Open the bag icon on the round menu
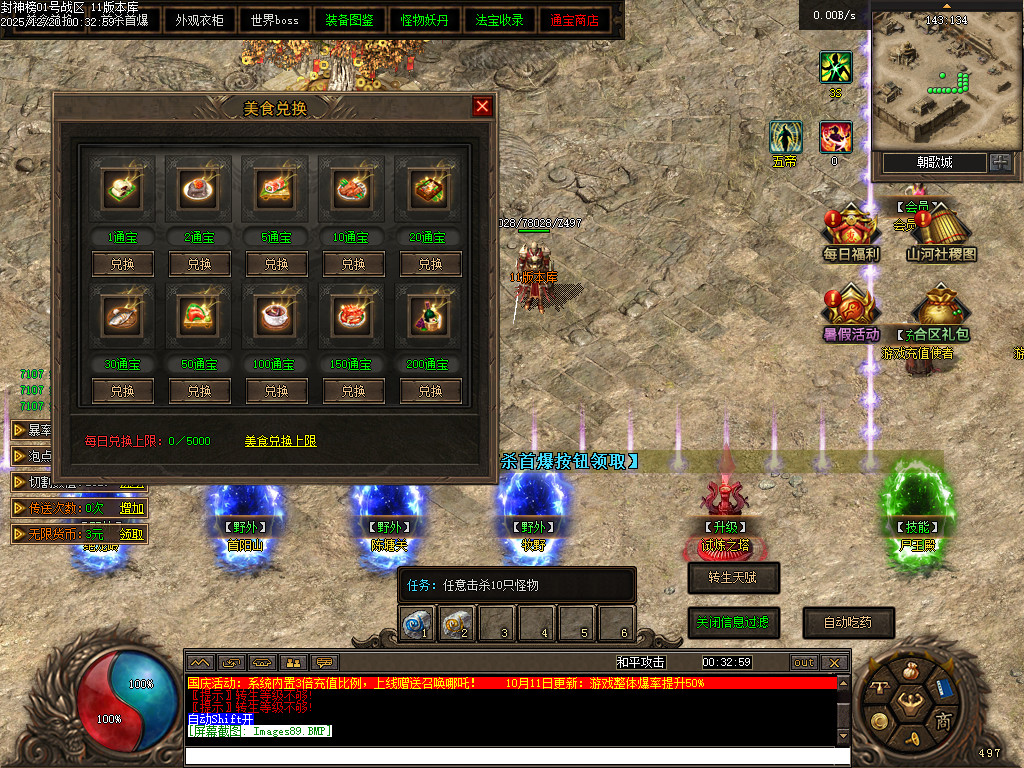 [909, 670]
